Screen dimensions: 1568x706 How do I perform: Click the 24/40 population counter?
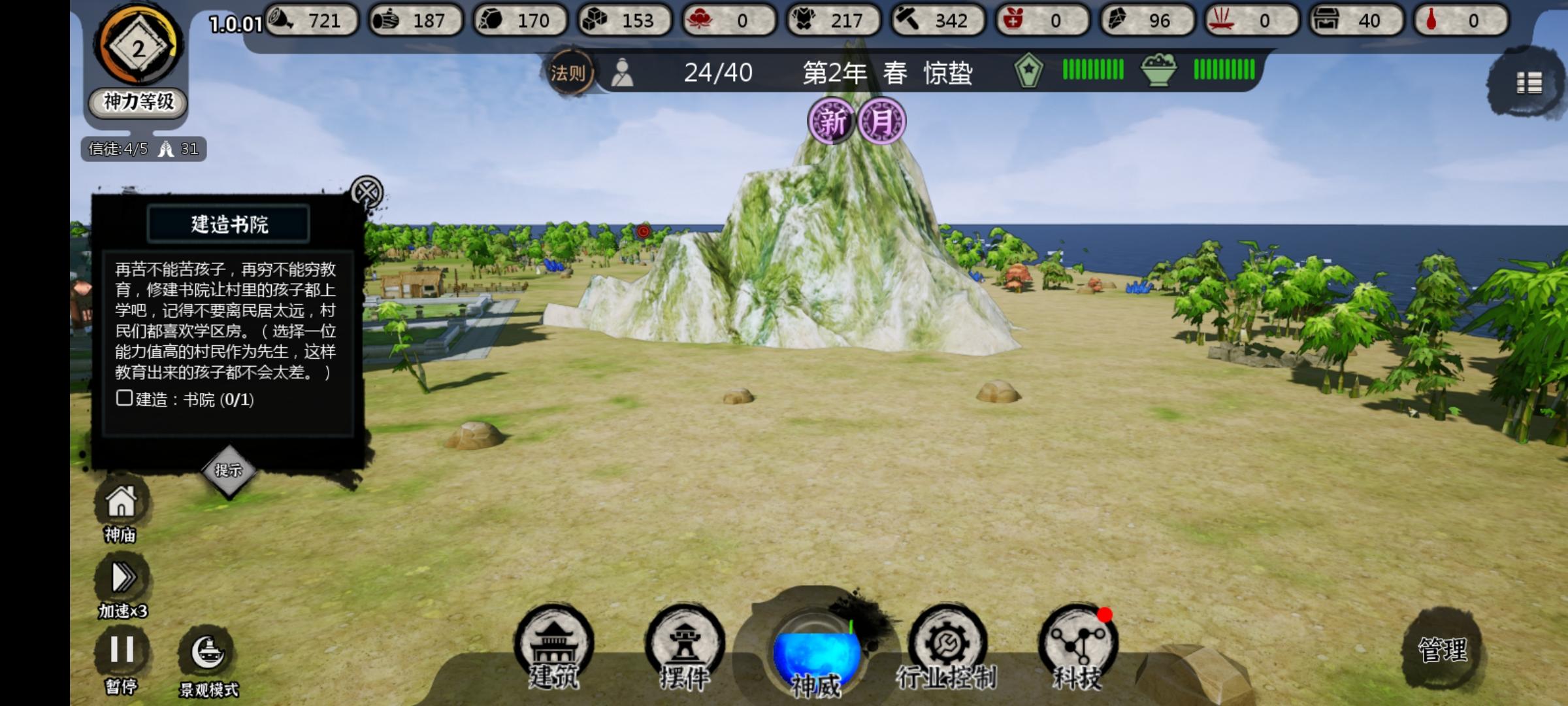pos(717,74)
